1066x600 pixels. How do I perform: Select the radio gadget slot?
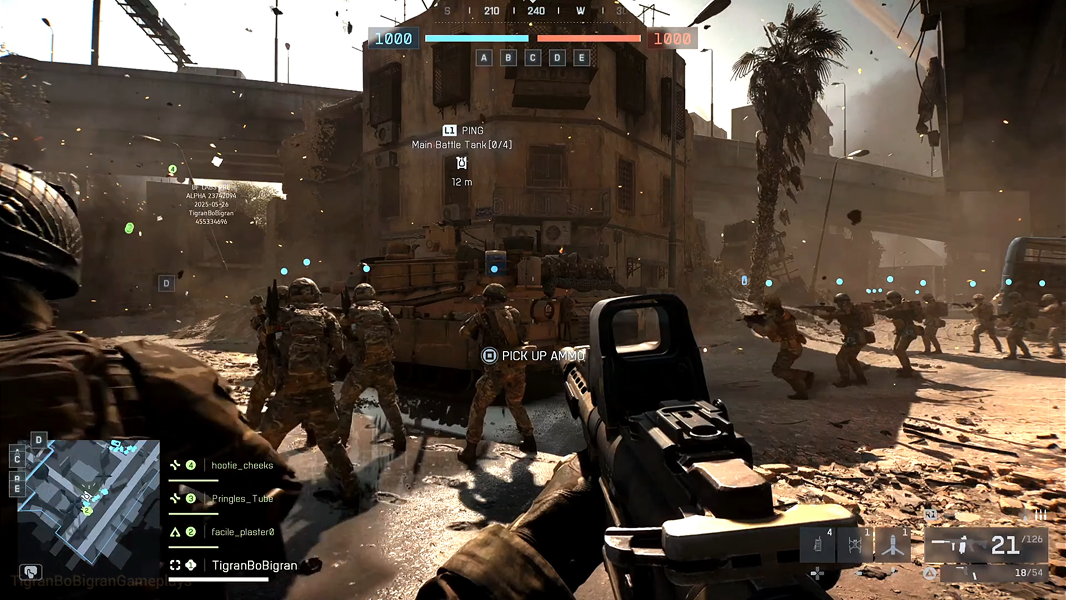pos(817,545)
